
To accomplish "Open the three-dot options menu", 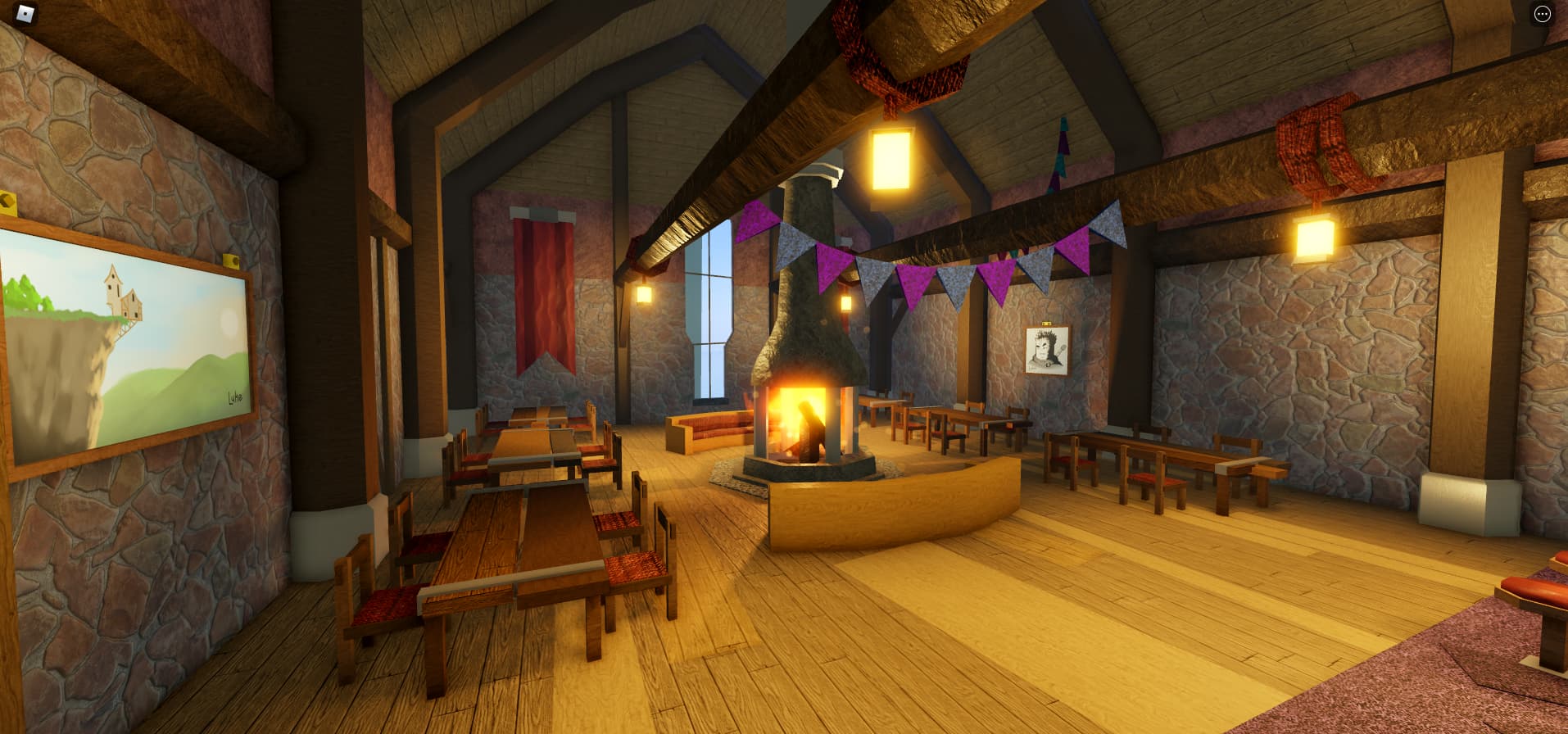I will (1542, 14).
